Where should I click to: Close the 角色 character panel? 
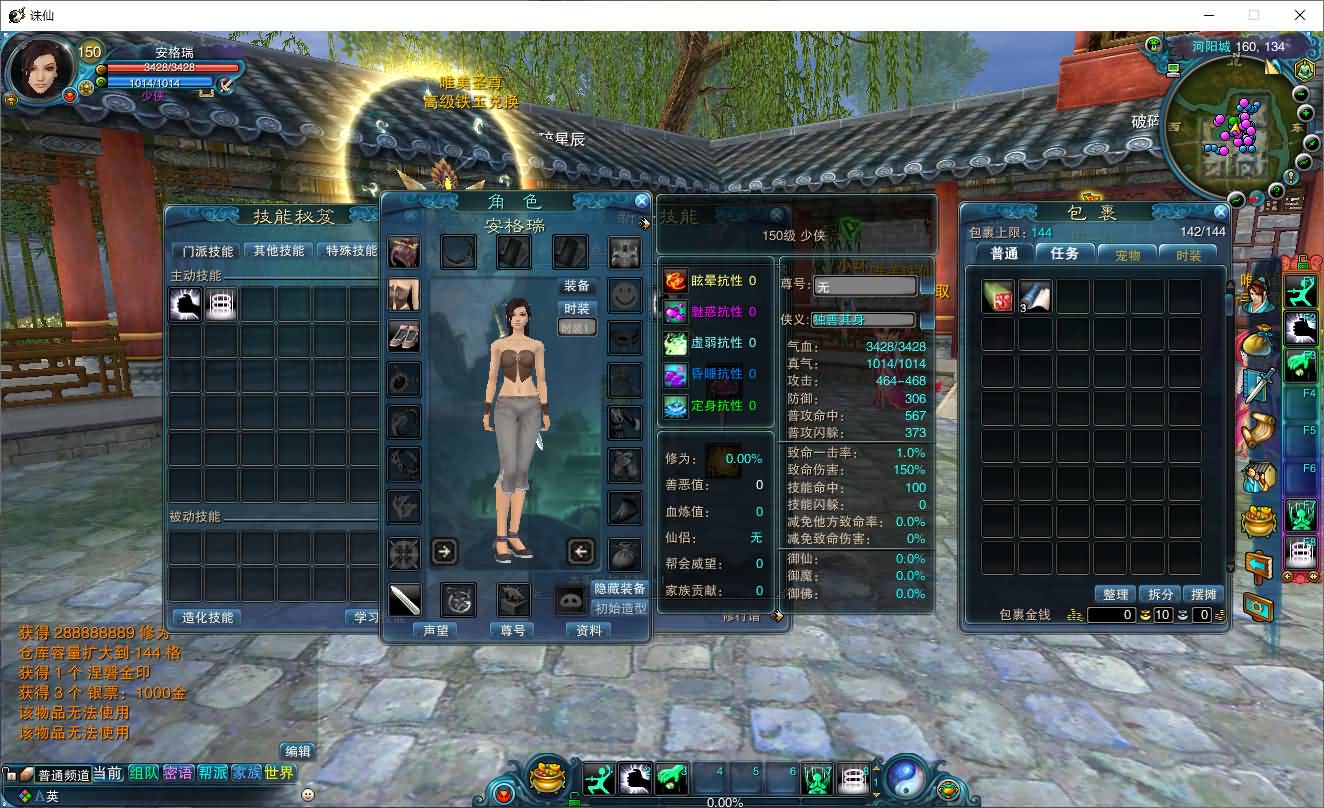pyautogui.click(x=642, y=201)
